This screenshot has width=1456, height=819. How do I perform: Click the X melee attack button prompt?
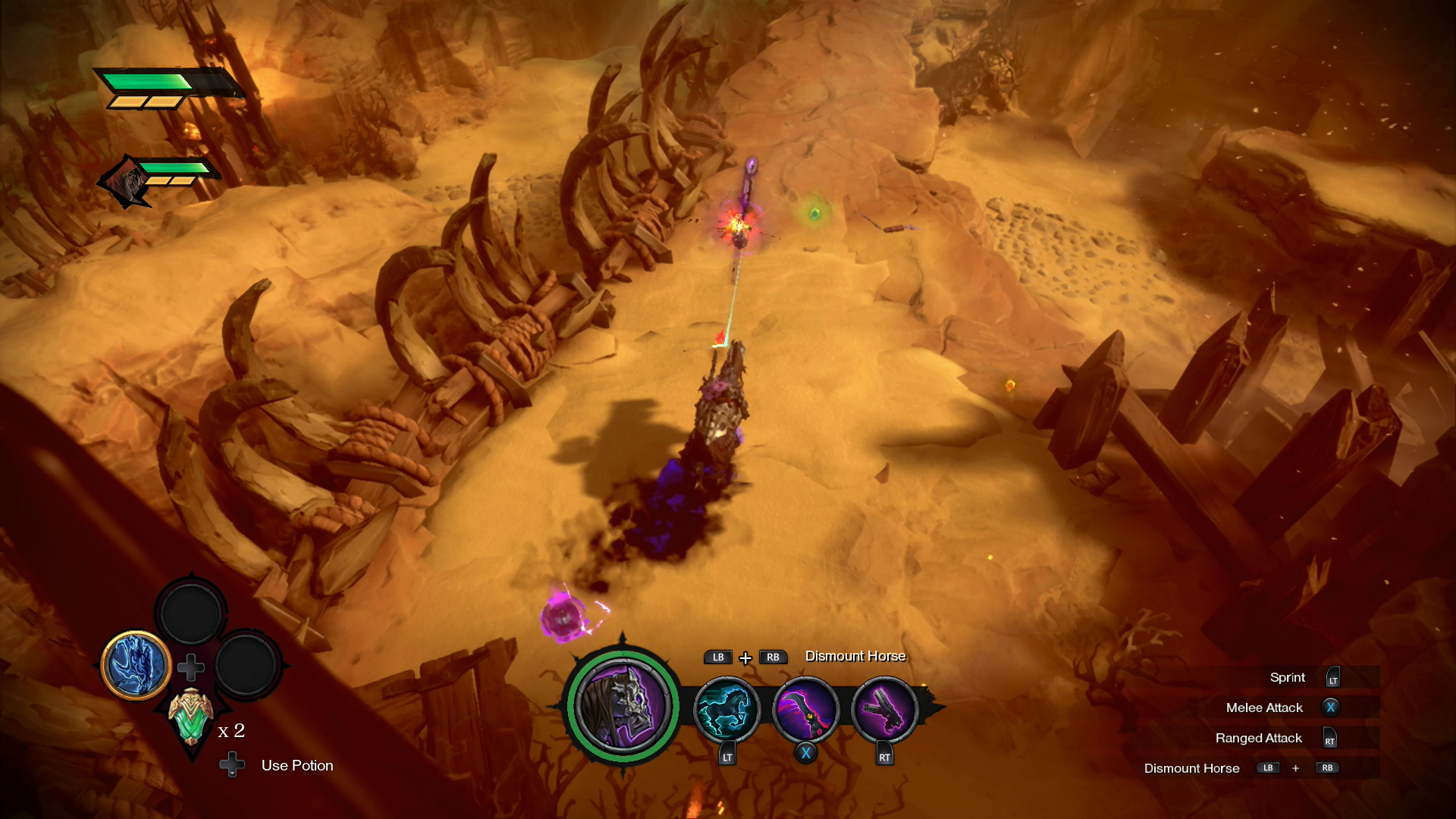pyautogui.click(x=1329, y=707)
